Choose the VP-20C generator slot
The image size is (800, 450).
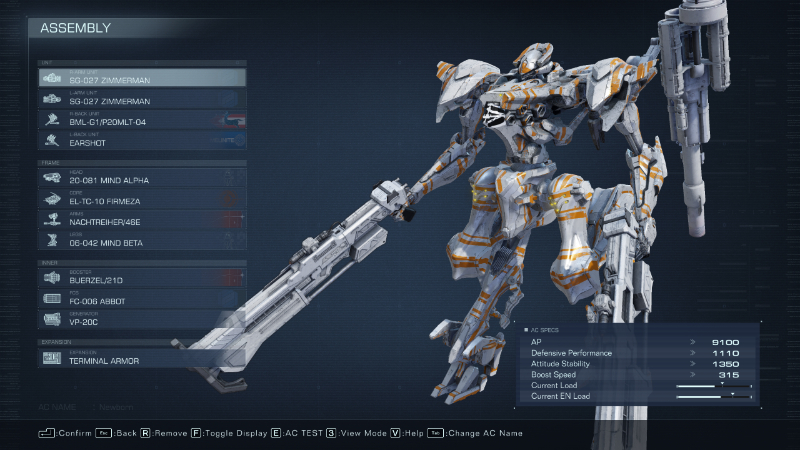coord(141,319)
